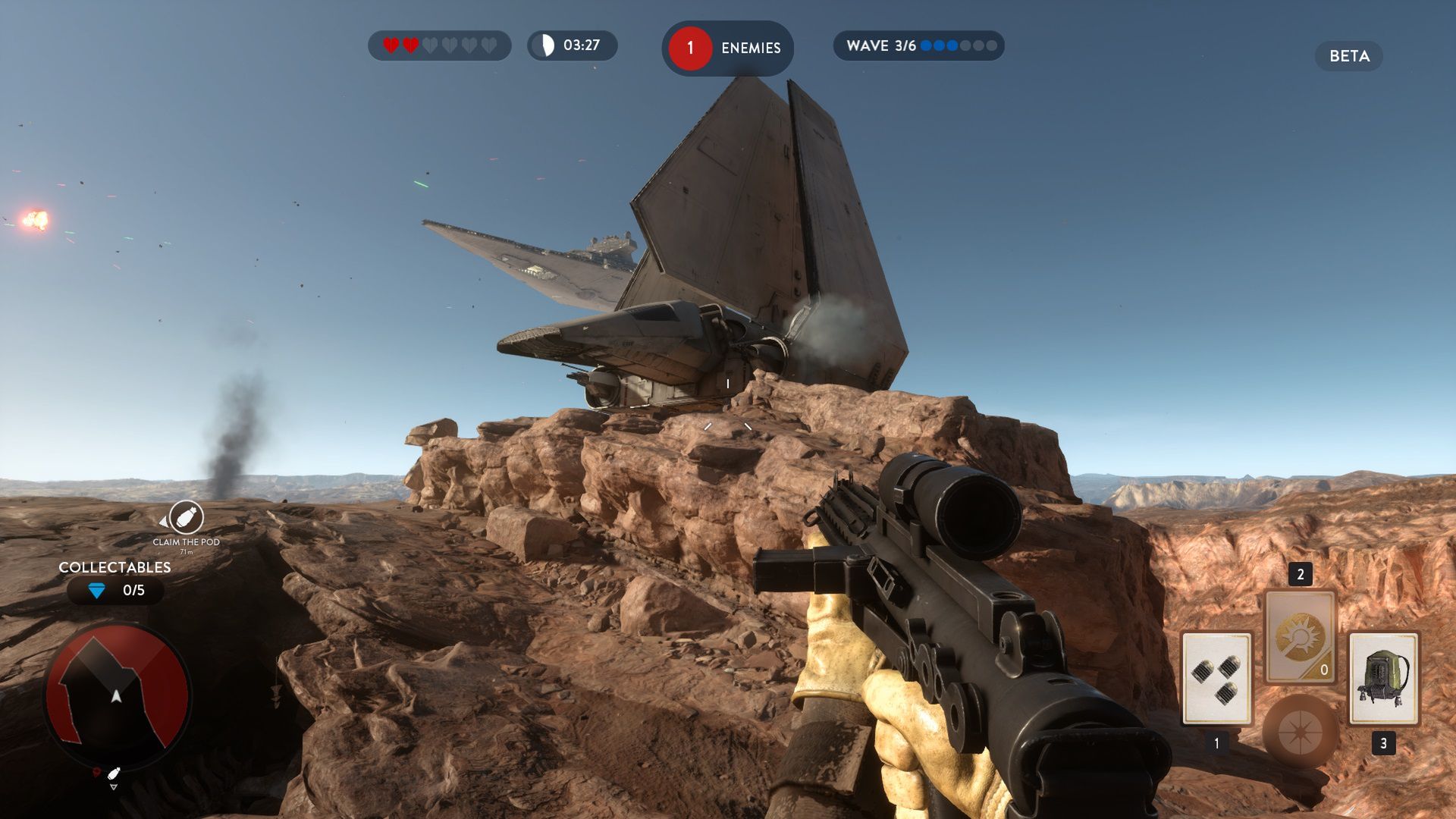Viewport: 1456px width, 819px height.
Task: Click the circular radar minimap
Action: point(117,694)
